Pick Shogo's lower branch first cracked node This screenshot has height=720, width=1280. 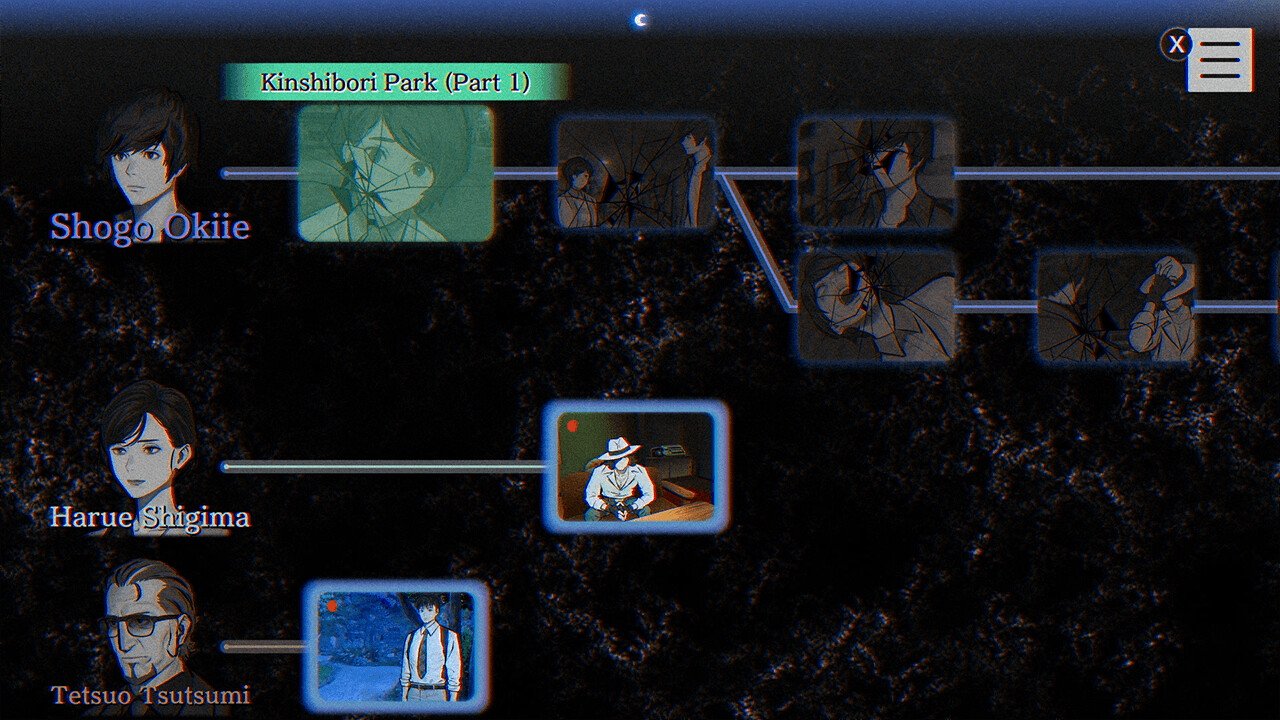pos(875,305)
